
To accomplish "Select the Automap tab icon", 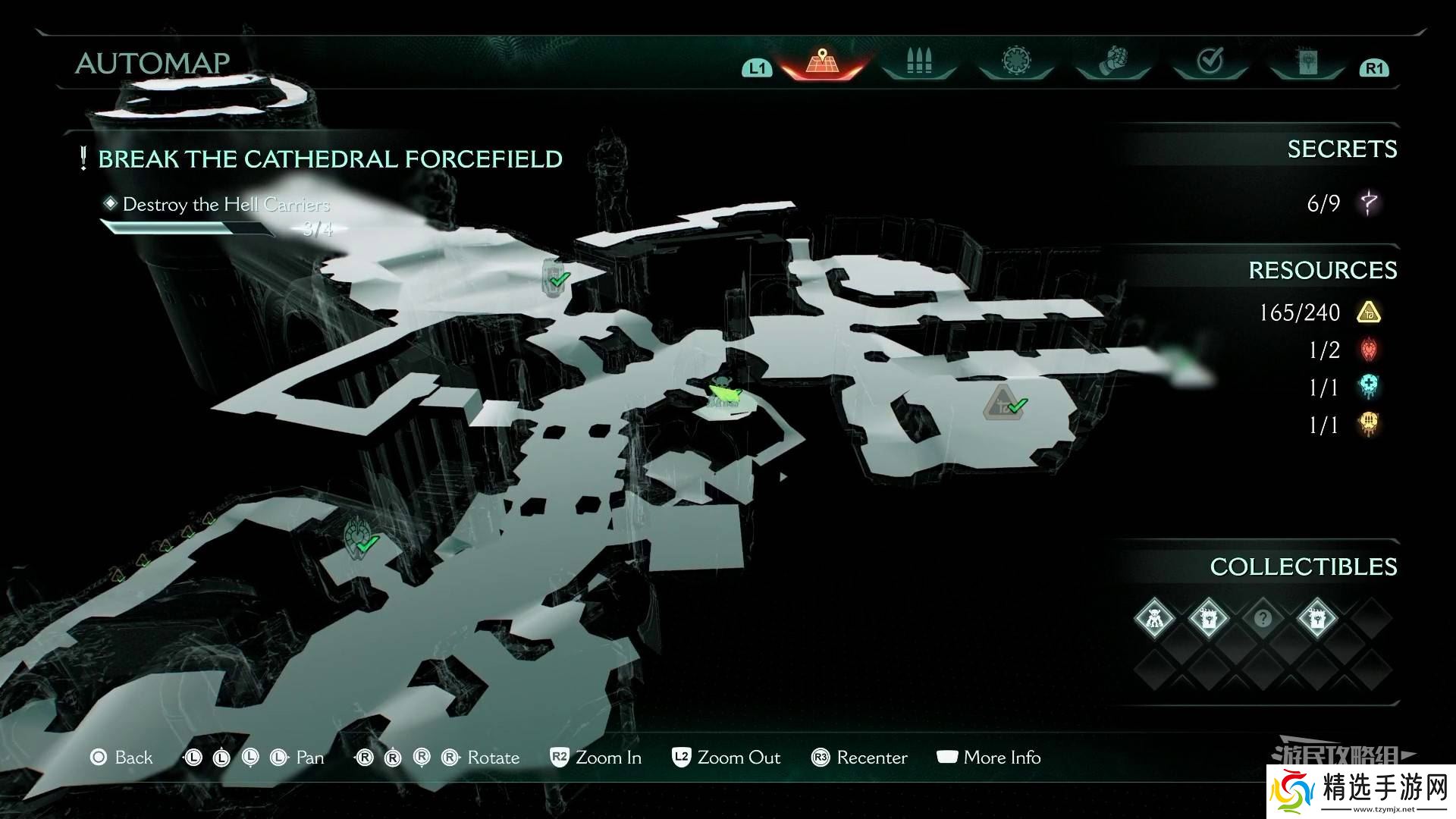I will [x=821, y=62].
